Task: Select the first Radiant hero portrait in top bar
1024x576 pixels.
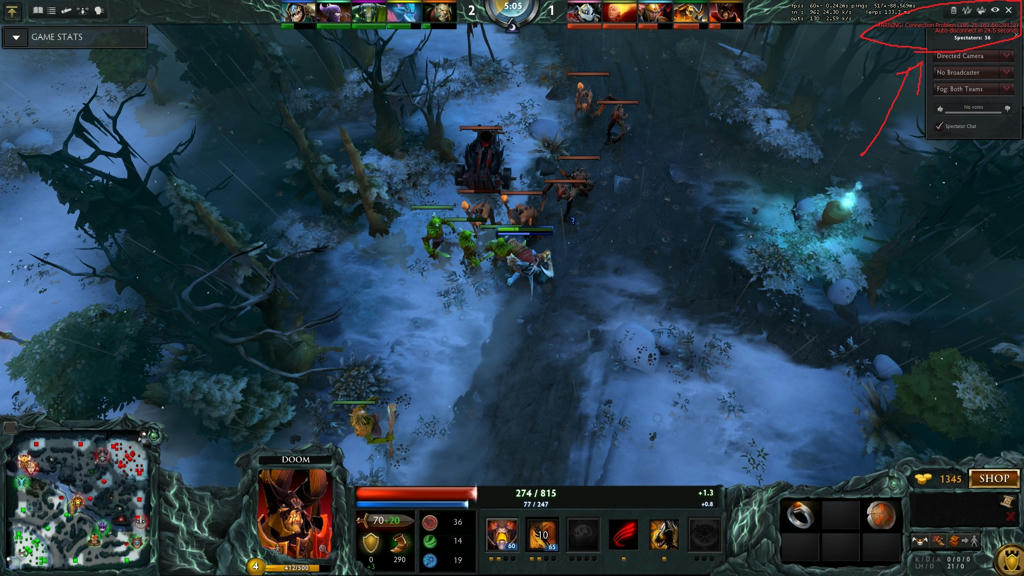Action: tap(298, 13)
